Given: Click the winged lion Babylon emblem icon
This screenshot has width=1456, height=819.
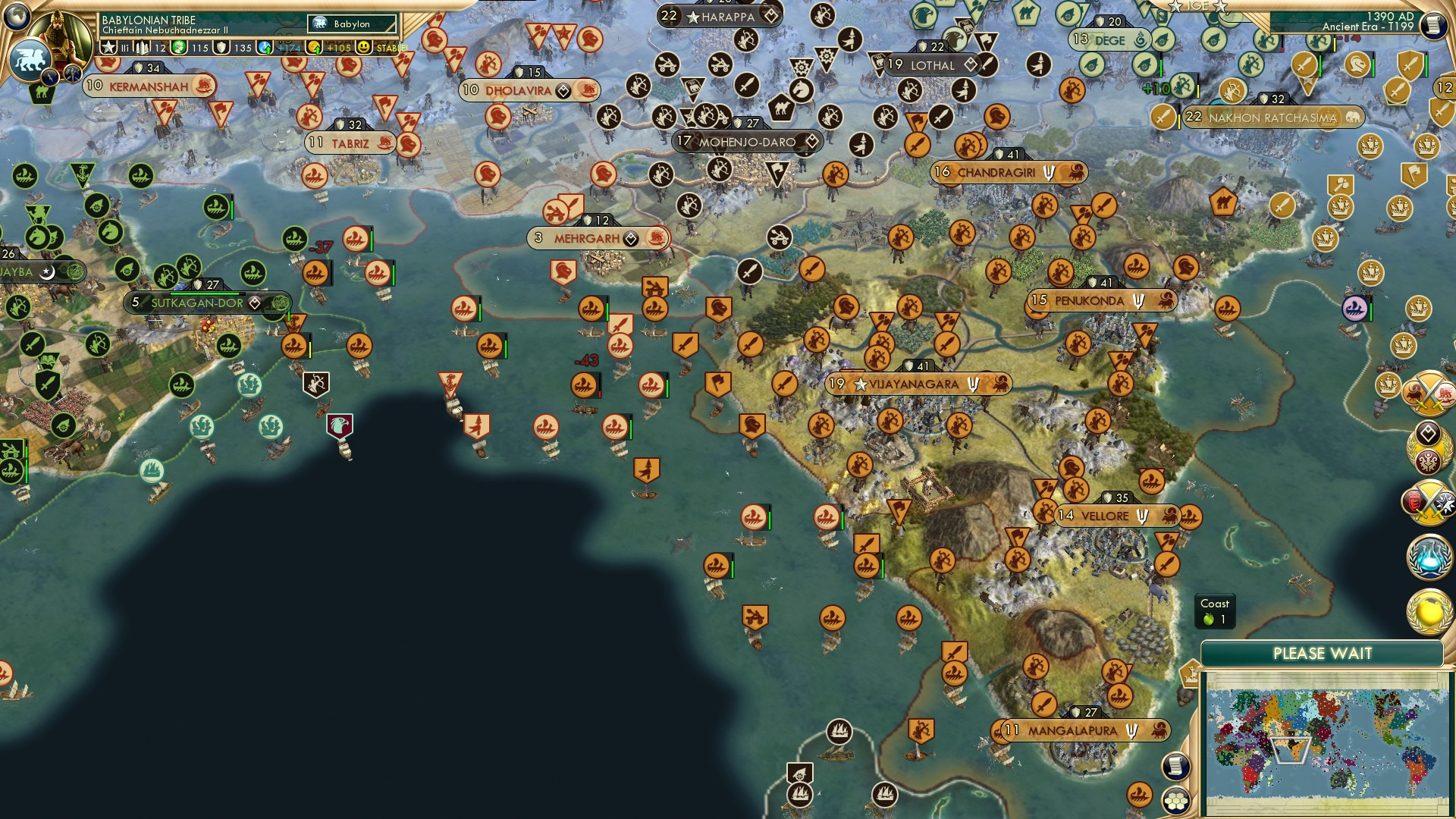Looking at the screenshot, I should (30, 59).
